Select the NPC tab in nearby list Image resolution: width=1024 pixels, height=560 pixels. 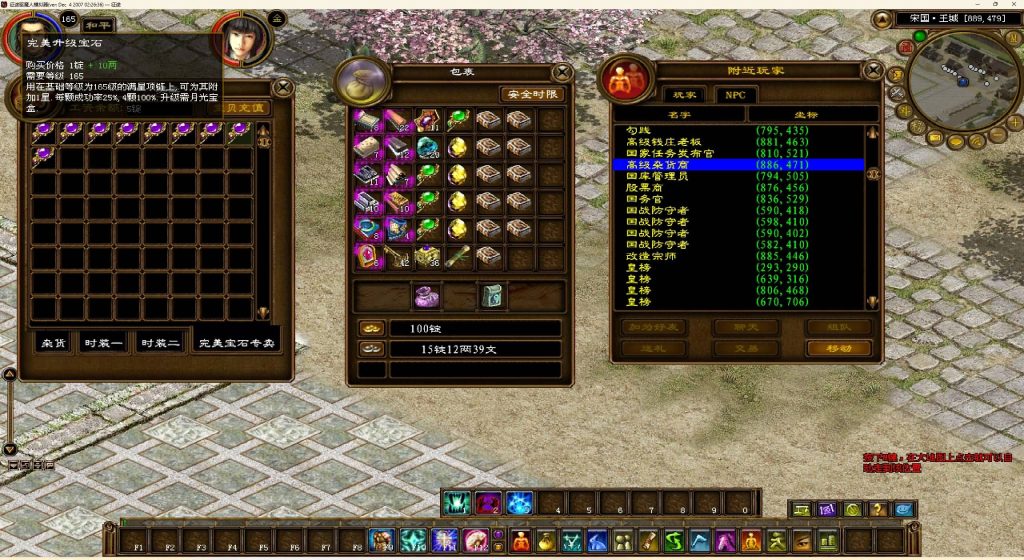tap(735, 94)
